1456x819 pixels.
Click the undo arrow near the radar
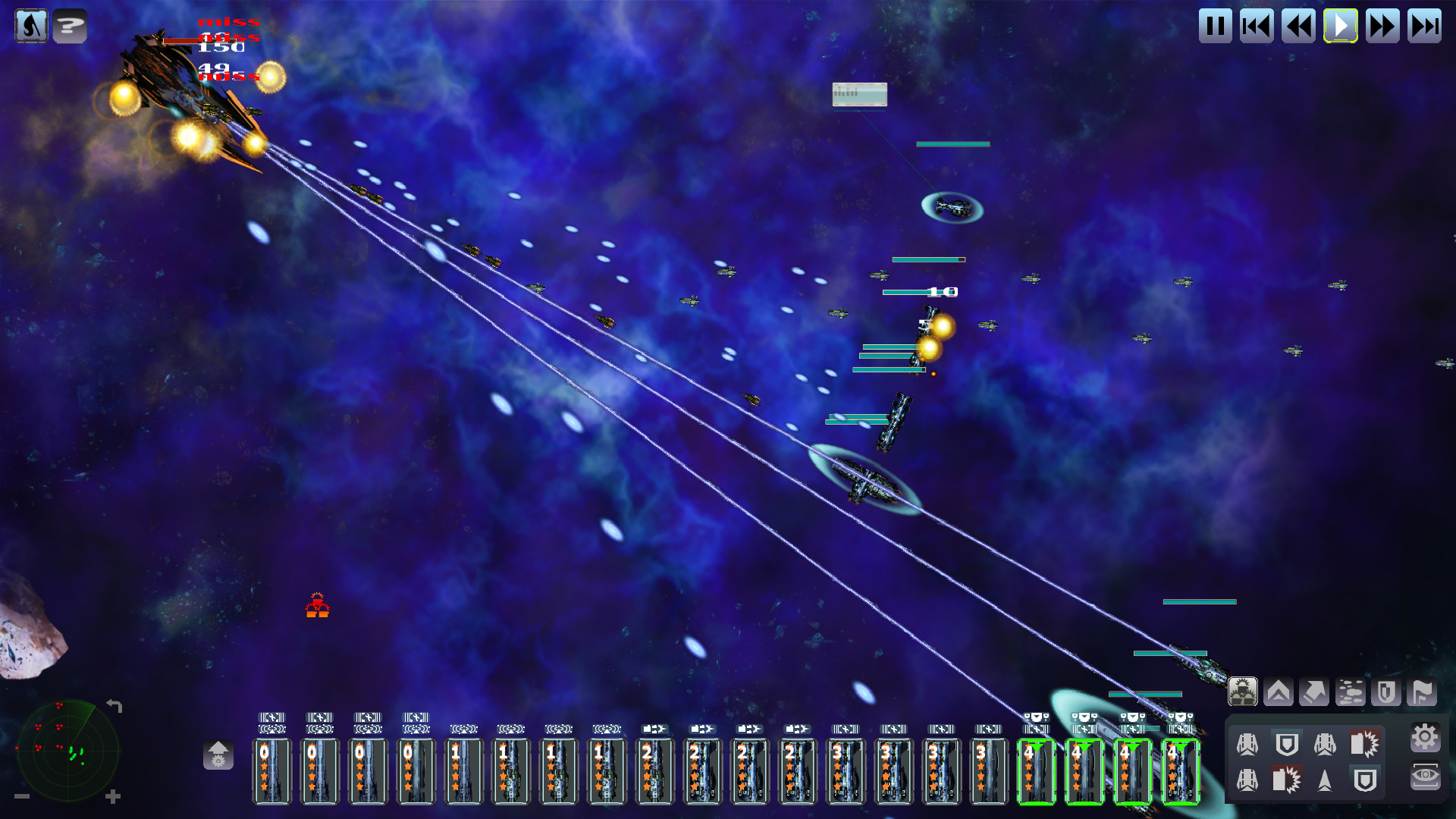coord(114,704)
